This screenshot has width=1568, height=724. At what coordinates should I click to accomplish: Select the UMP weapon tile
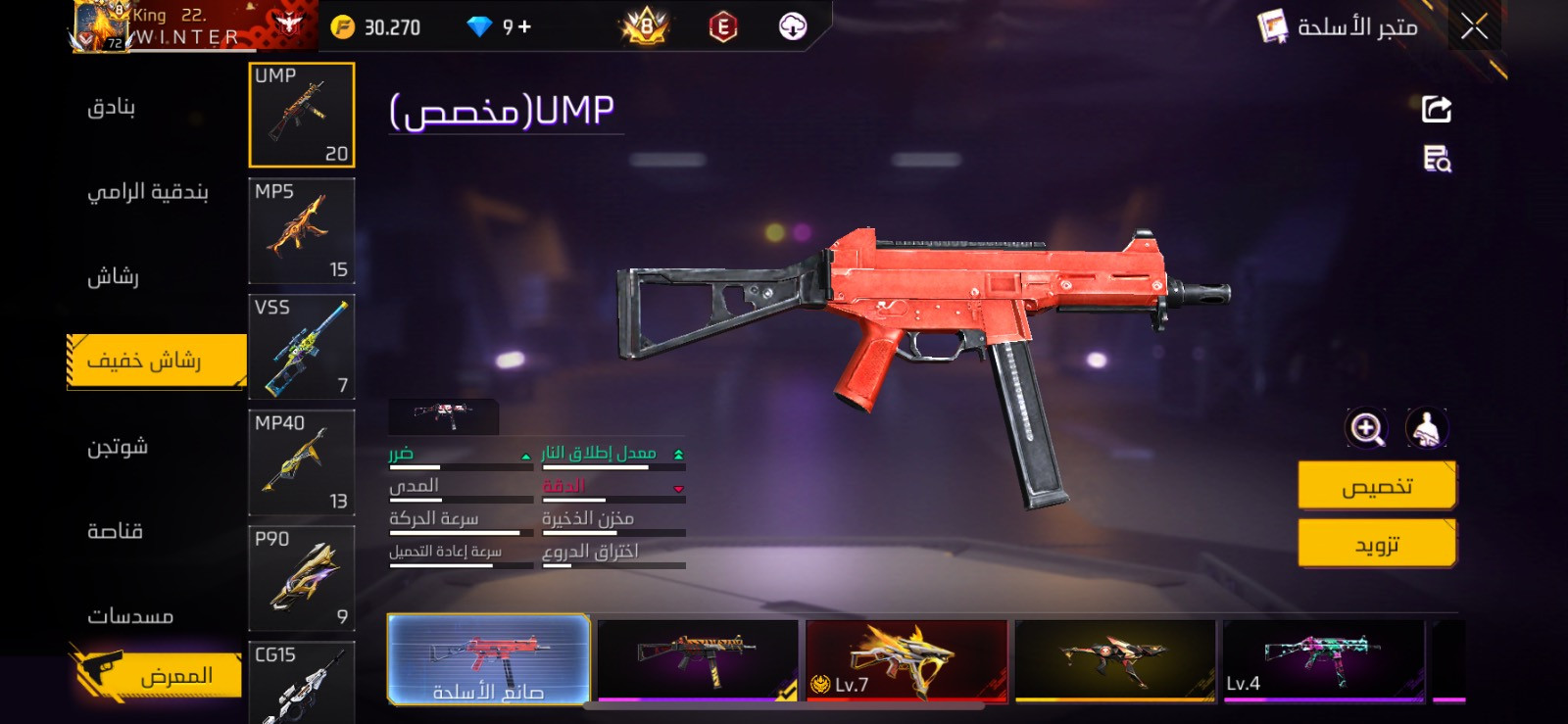[302, 115]
